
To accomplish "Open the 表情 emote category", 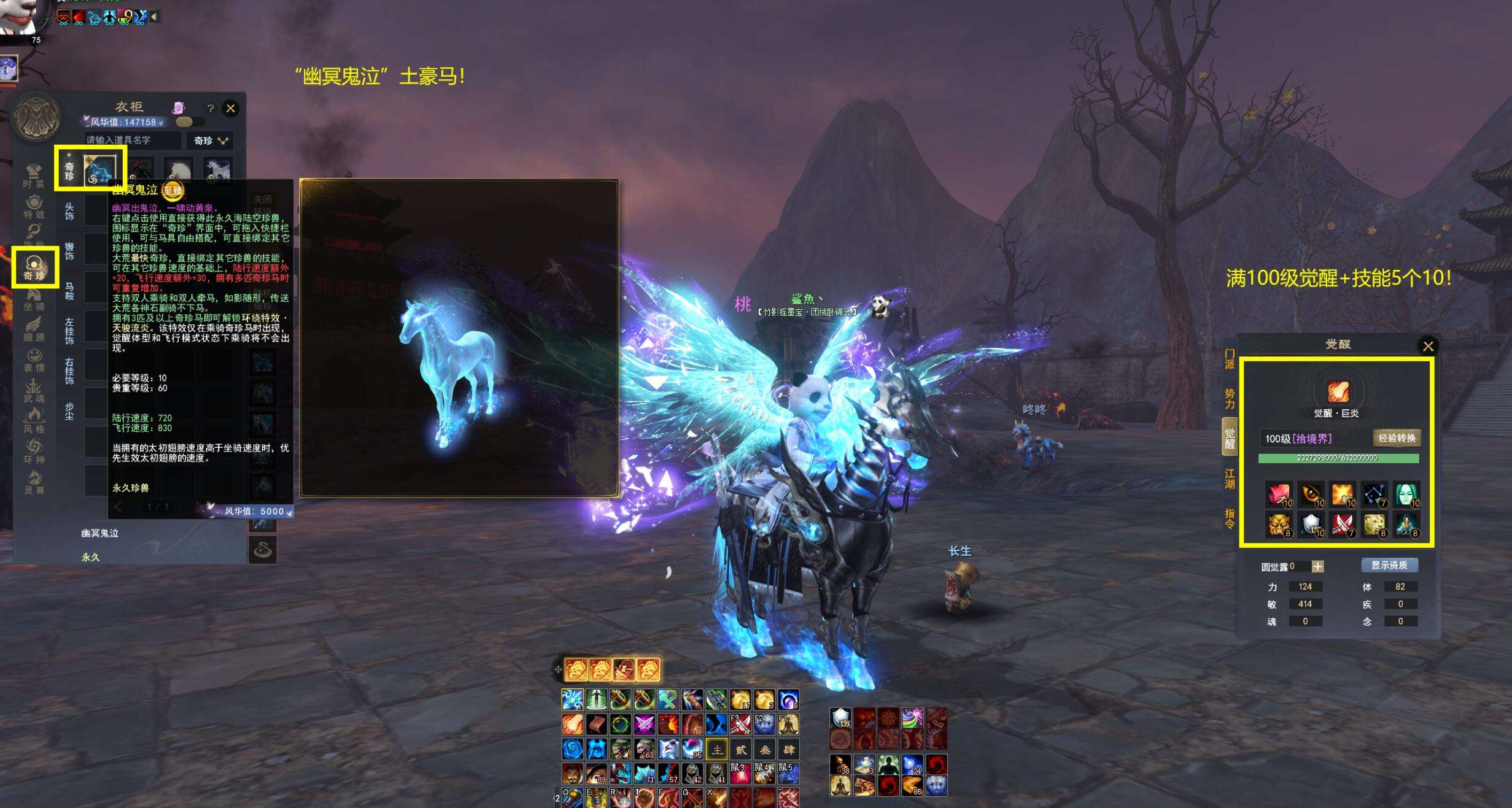I will pos(34,360).
